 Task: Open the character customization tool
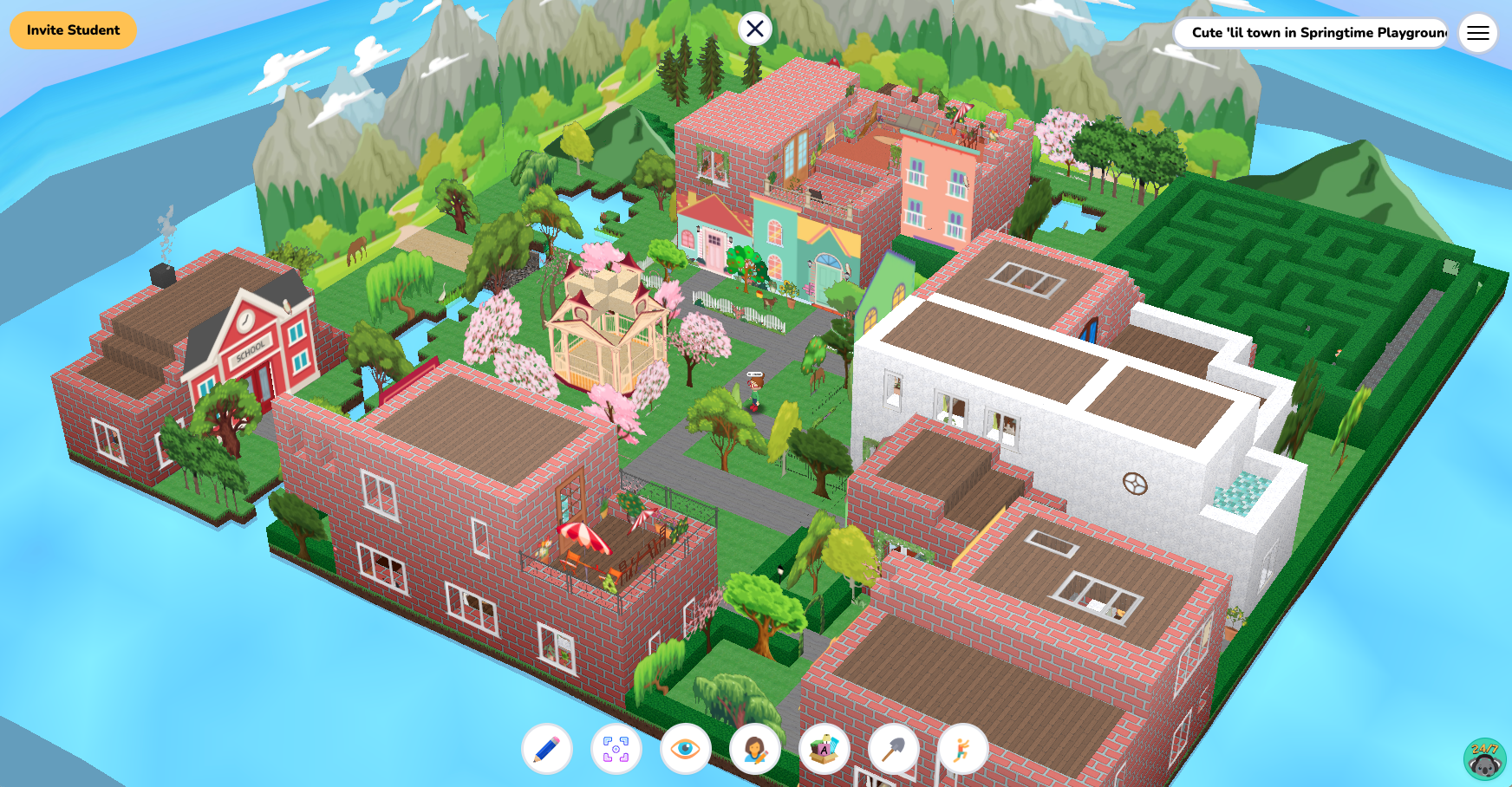pos(755,750)
